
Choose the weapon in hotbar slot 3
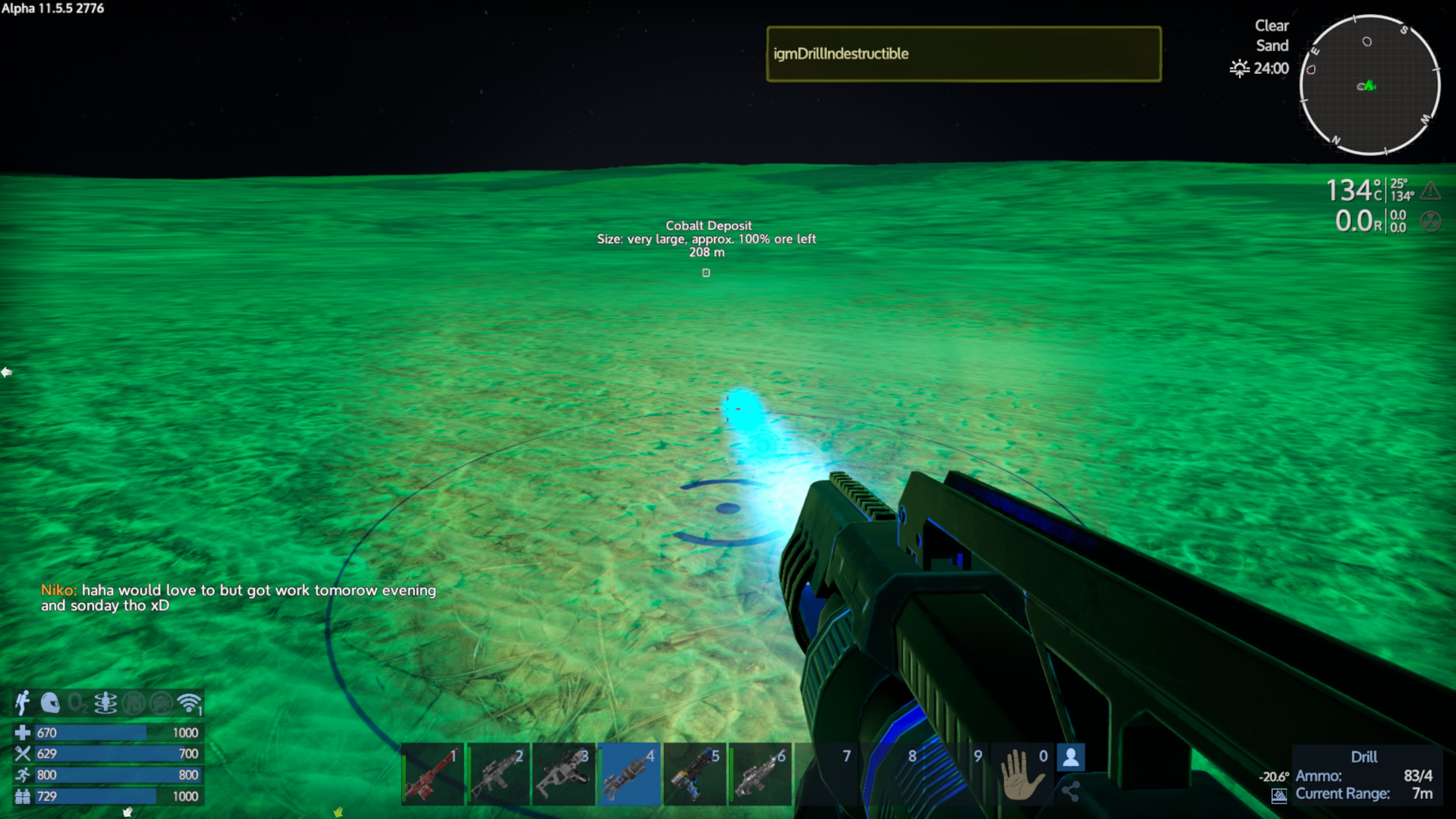coord(563,774)
